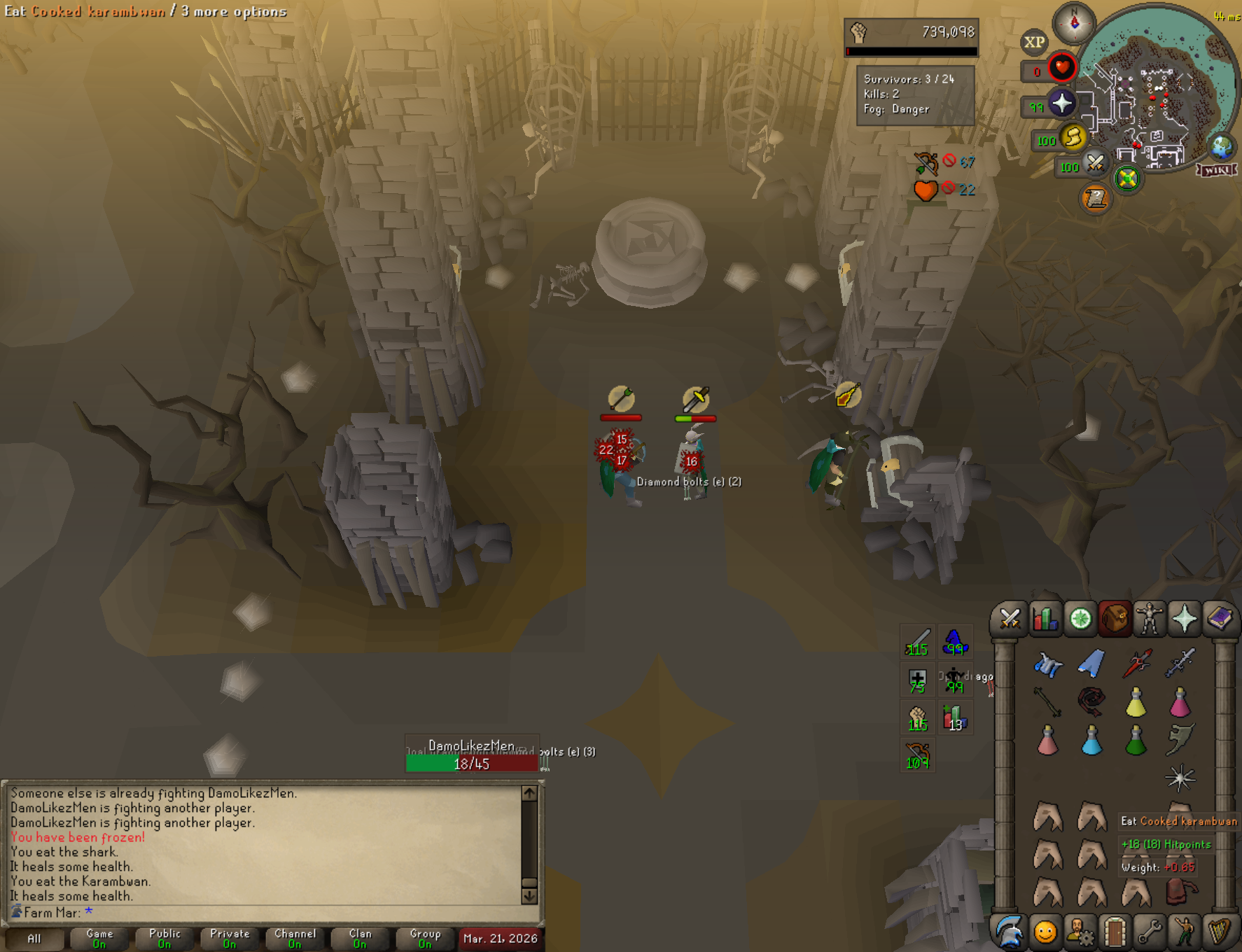1242x952 pixels.
Task: Open the Settings wrench tab
Action: click(x=1150, y=932)
